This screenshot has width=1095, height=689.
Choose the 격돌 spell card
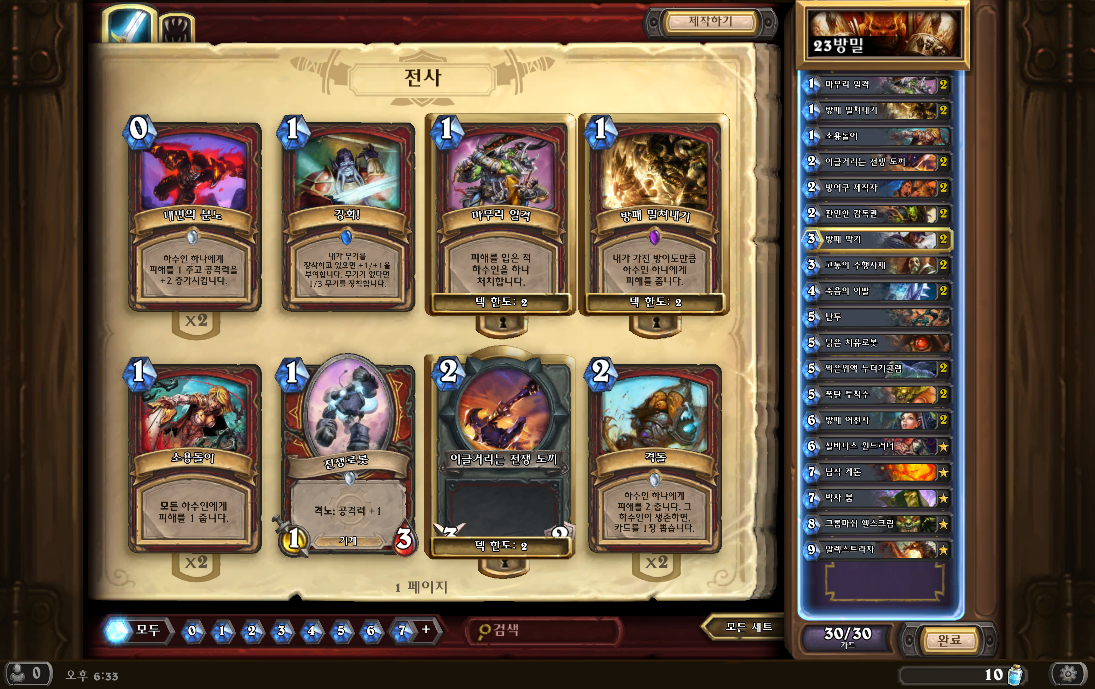(655, 457)
